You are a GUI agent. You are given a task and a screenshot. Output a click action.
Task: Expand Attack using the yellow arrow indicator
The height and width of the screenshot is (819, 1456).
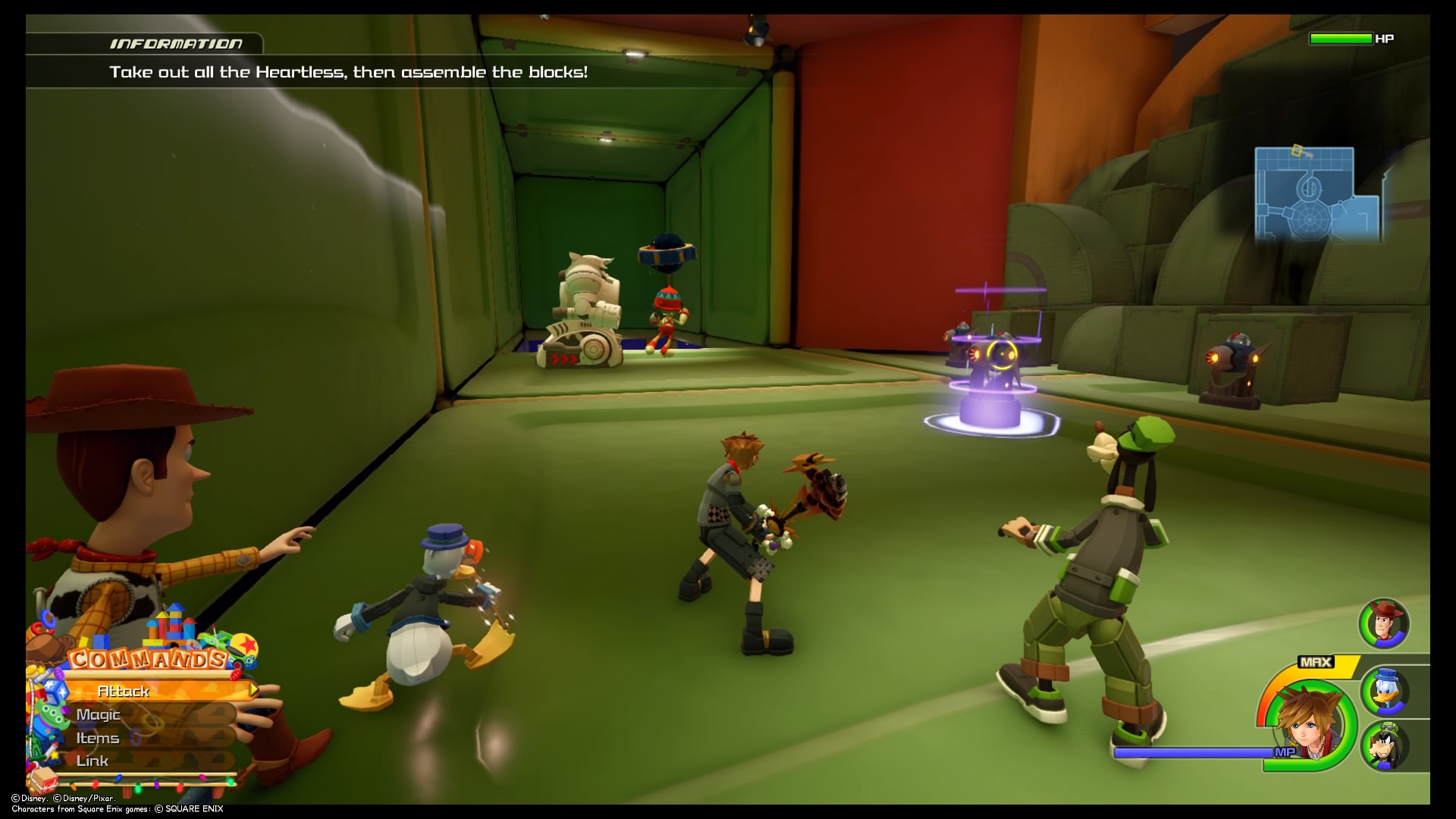coord(253,690)
